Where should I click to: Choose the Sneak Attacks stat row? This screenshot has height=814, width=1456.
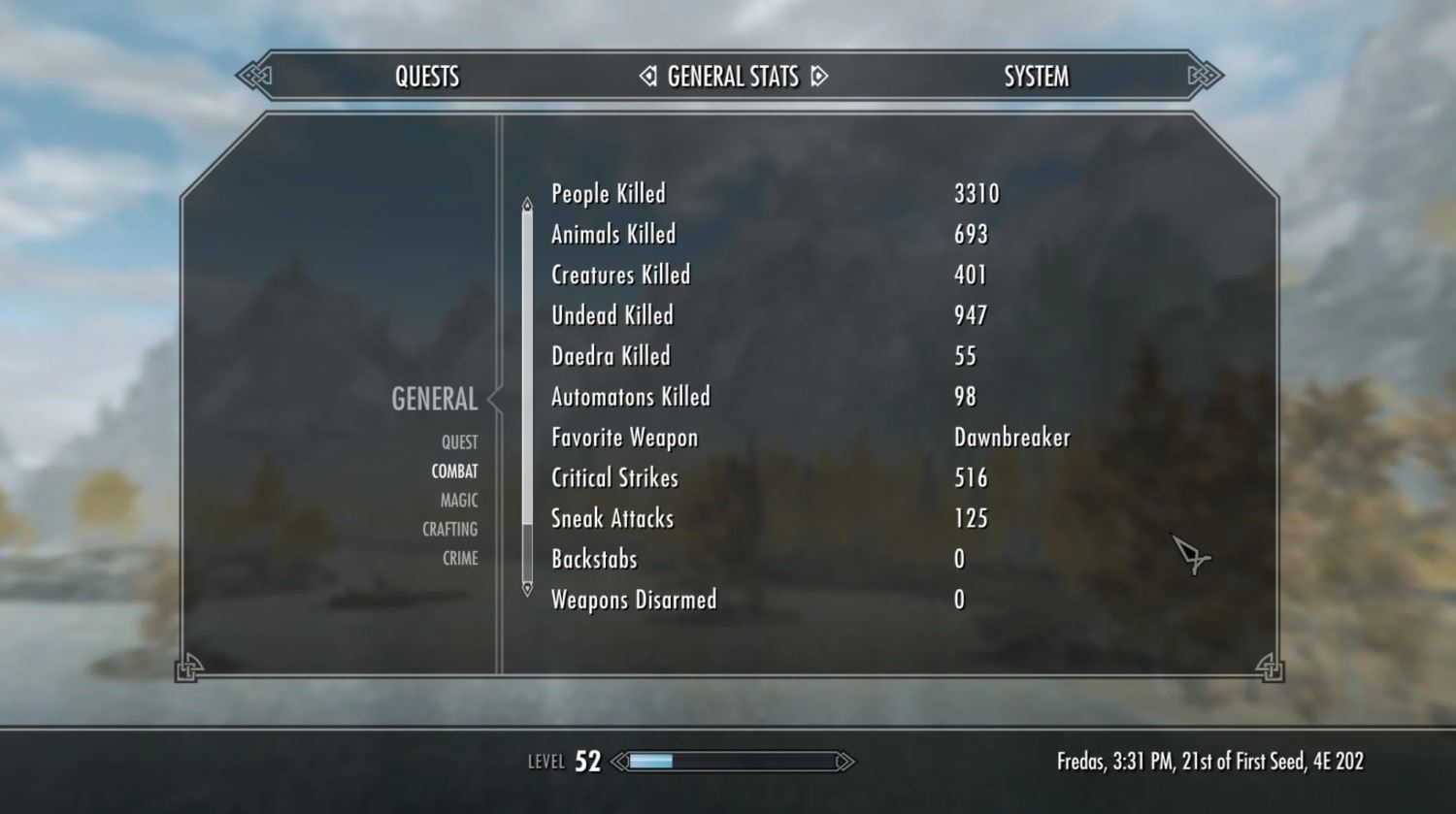click(612, 519)
